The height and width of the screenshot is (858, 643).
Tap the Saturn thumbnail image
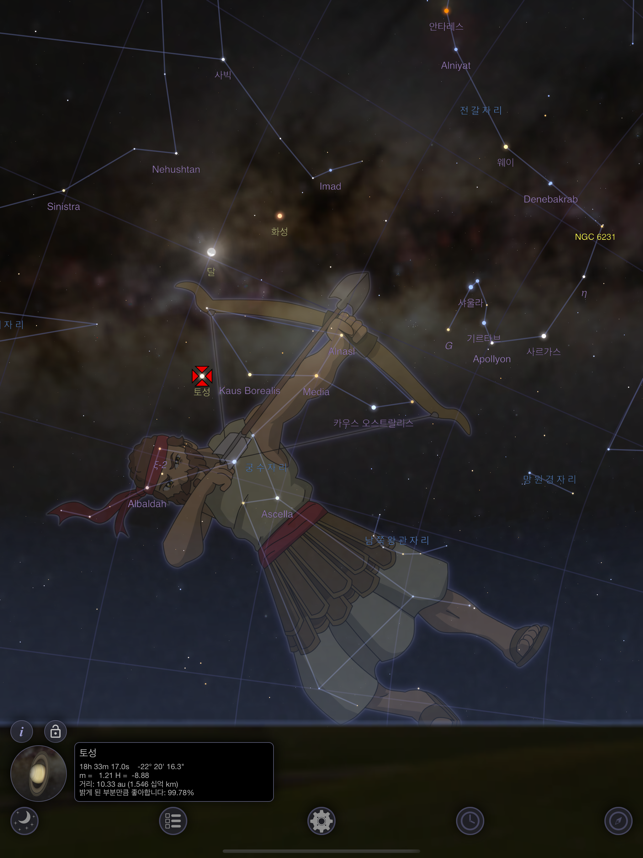click(38, 773)
